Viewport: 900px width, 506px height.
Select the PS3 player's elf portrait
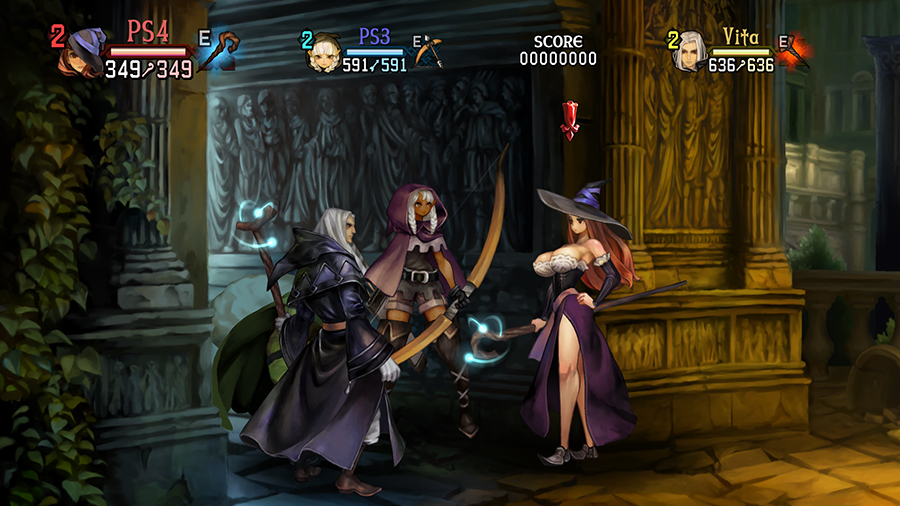[326, 53]
